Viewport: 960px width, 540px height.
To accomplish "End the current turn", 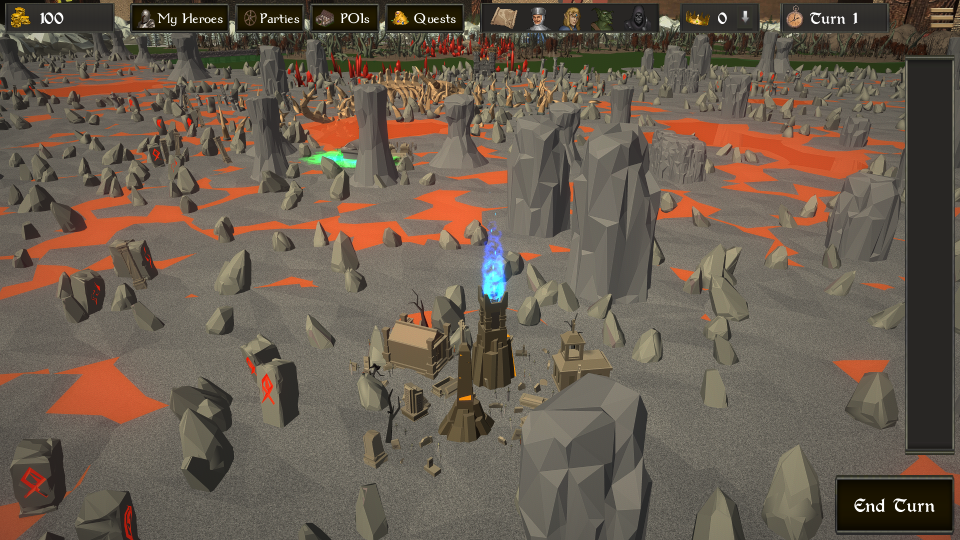I will [x=894, y=505].
